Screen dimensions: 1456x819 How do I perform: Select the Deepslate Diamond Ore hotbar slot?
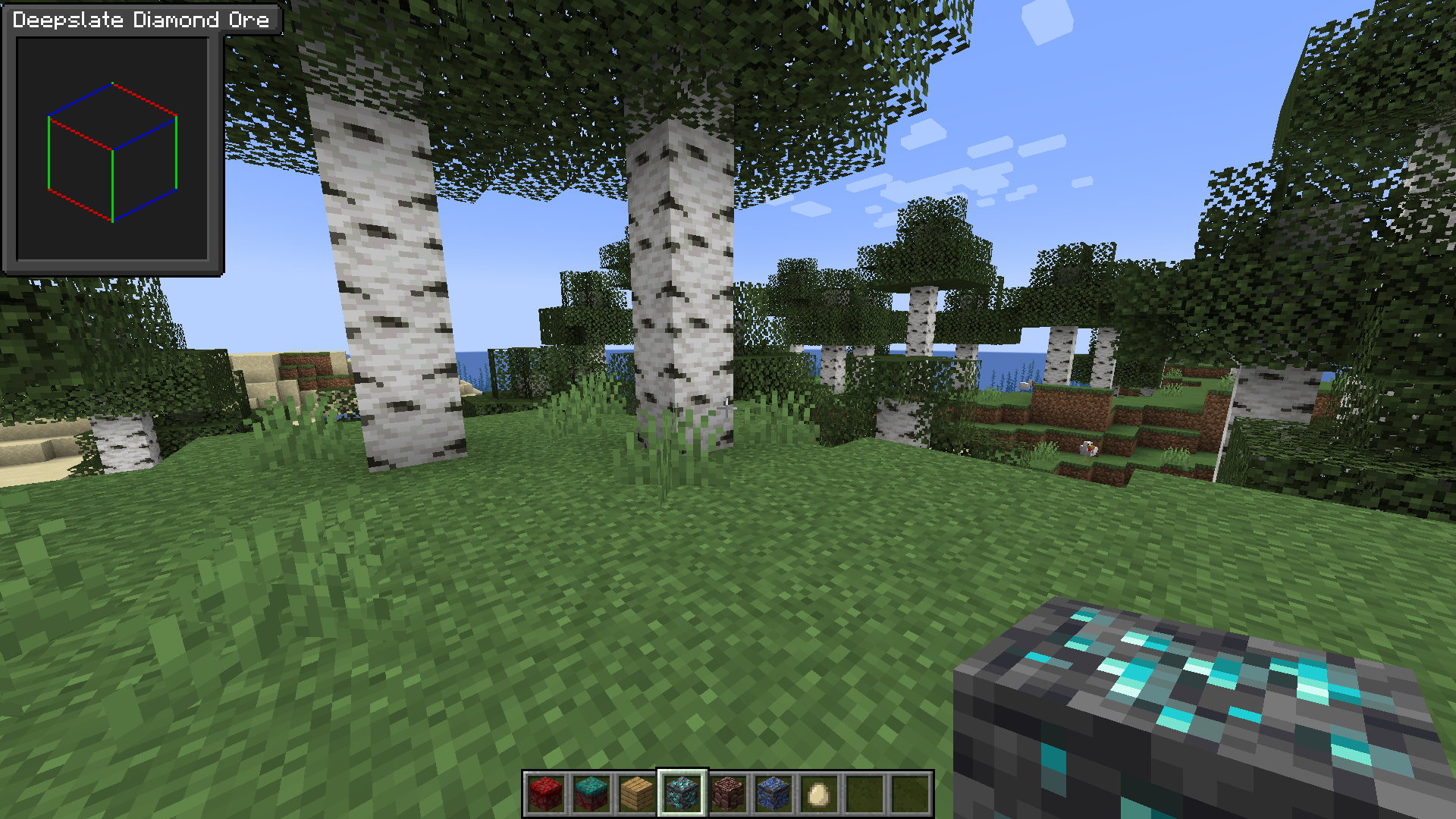pos(682,795)
